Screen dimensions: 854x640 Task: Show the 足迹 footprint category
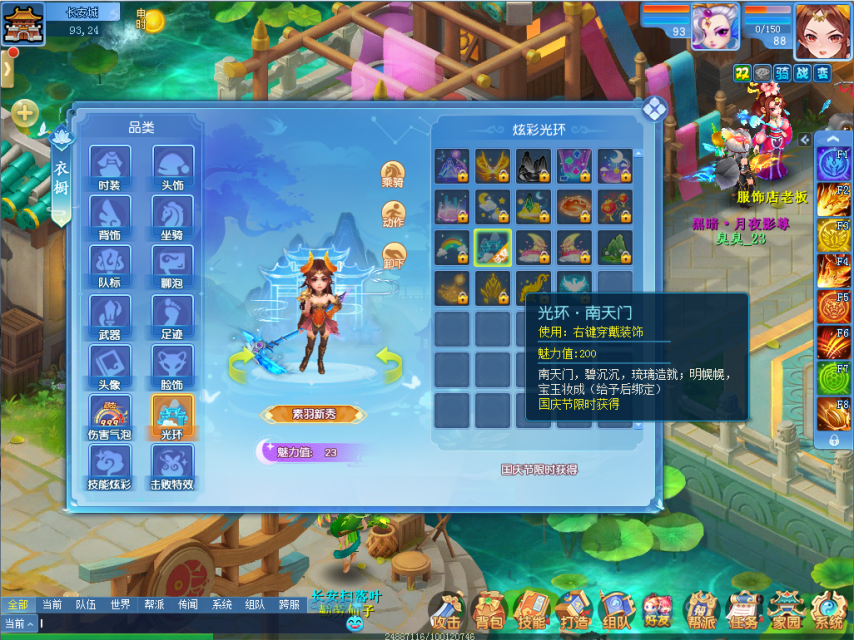[172, 316]
